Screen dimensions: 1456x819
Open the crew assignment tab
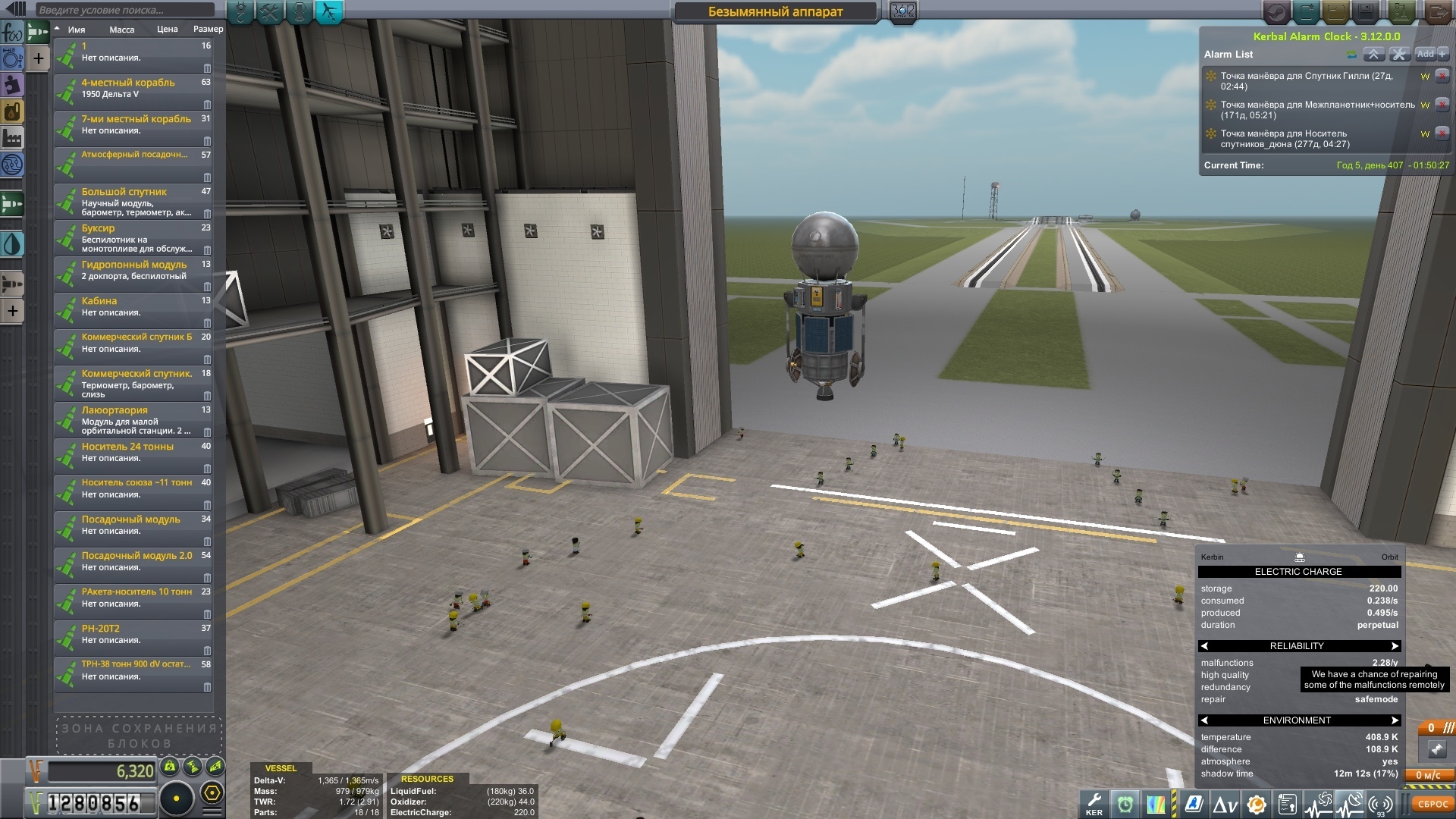click(x=300, y=11)
